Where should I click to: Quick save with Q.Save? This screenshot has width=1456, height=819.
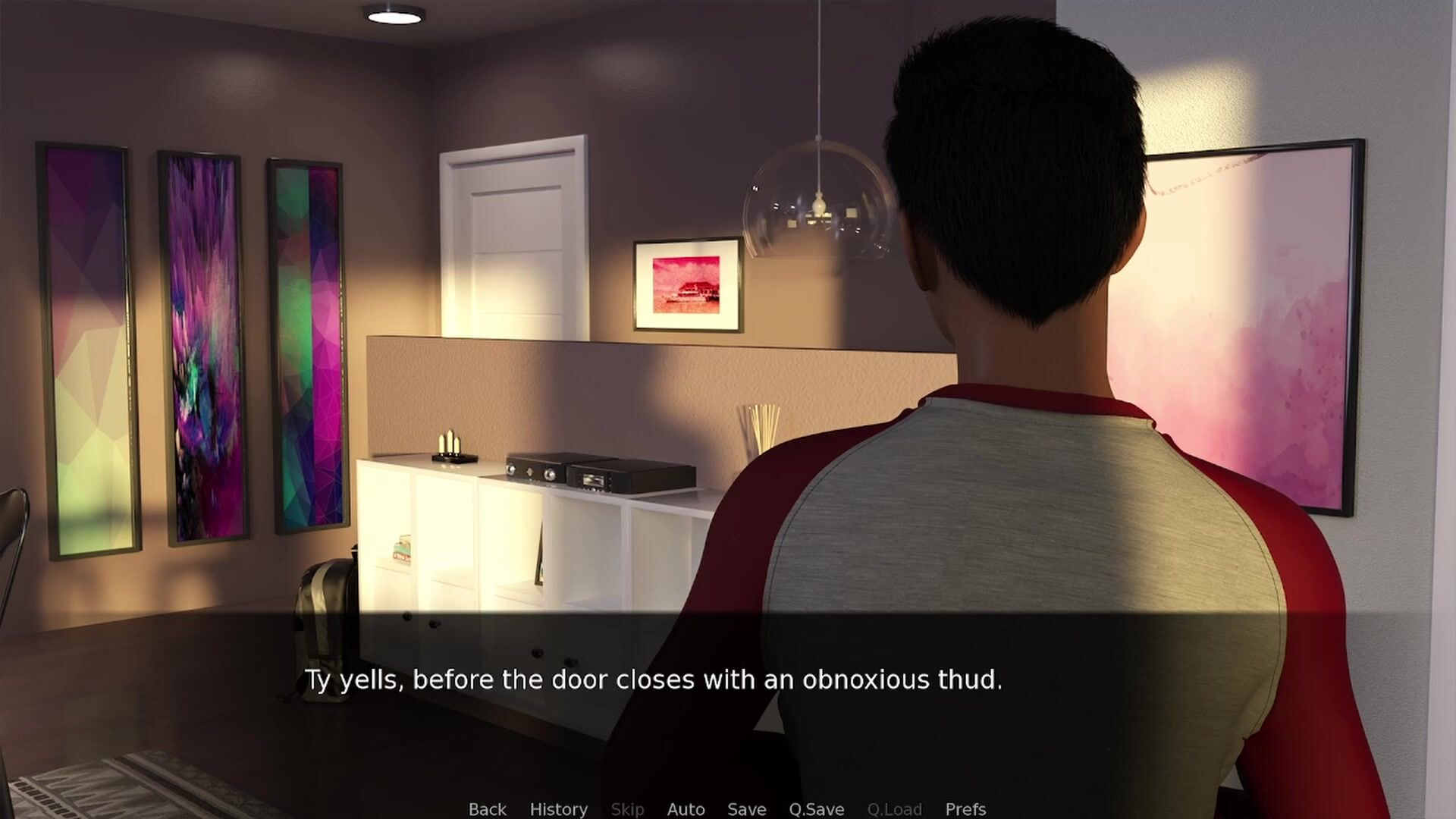pyautogui.click(x=816, y=809)
